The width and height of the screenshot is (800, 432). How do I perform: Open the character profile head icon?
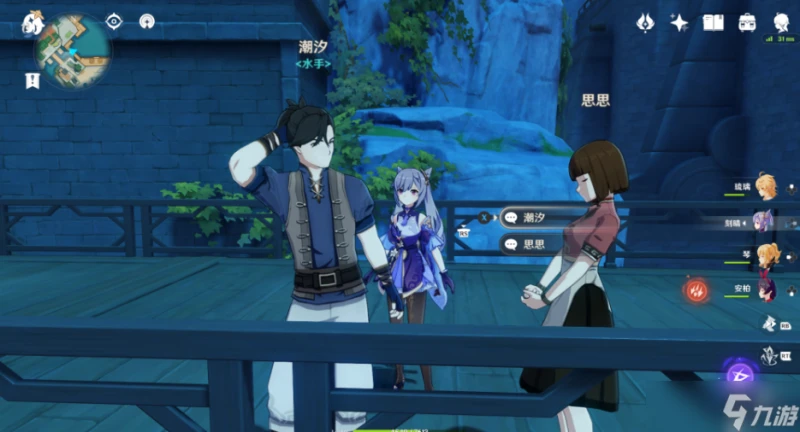tap(780, 22)
